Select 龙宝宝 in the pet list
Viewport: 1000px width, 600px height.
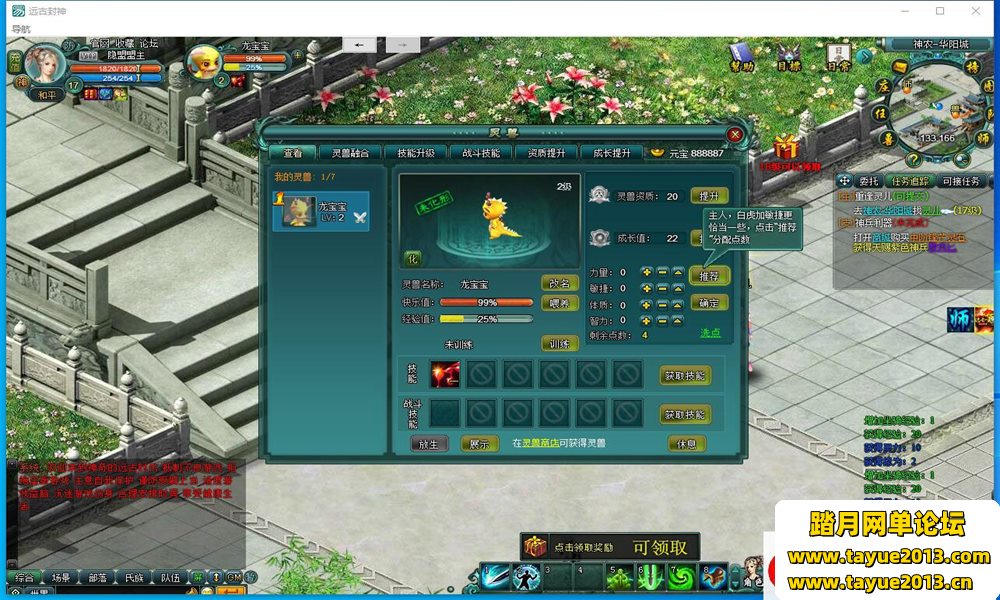pyautogui.click(x=321, y=212)
